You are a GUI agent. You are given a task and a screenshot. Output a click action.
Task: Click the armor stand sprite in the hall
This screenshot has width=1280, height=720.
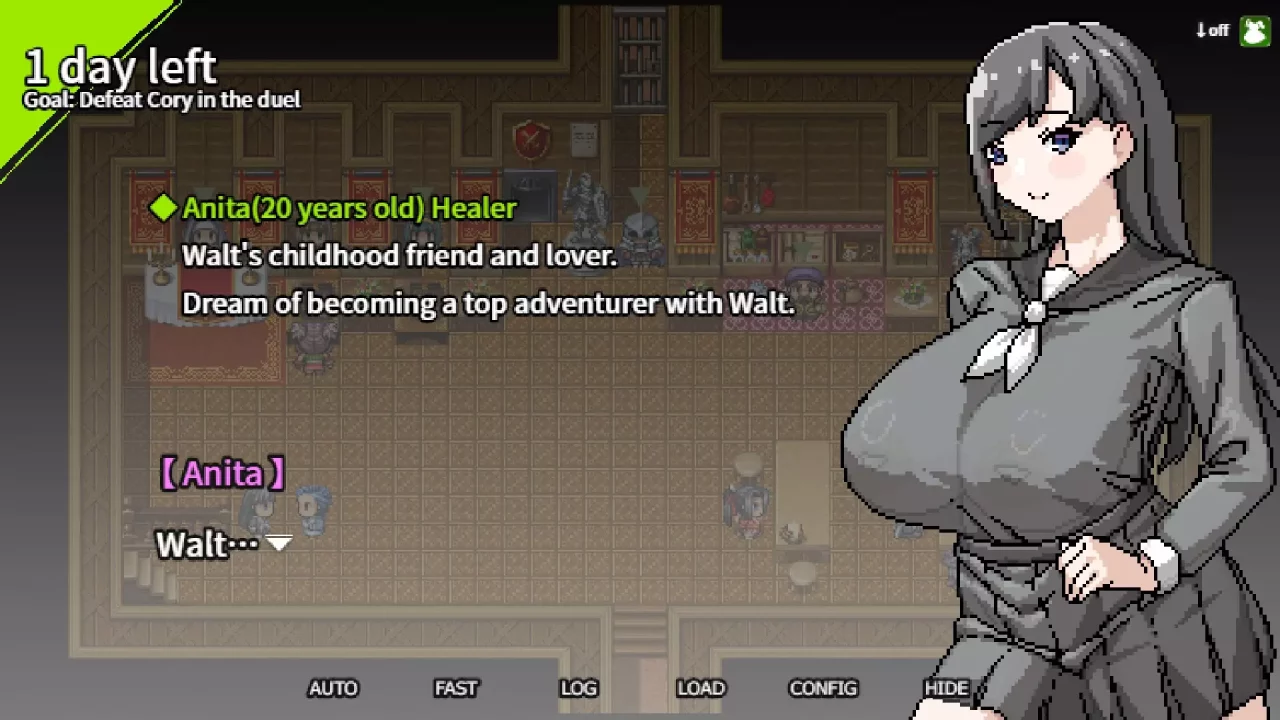click(x=585, y=205)
